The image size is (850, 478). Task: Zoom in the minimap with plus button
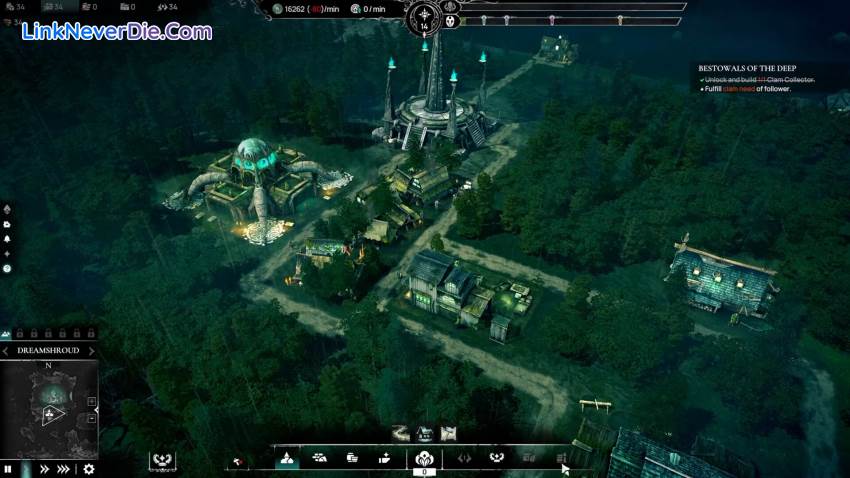coord(93,402)
